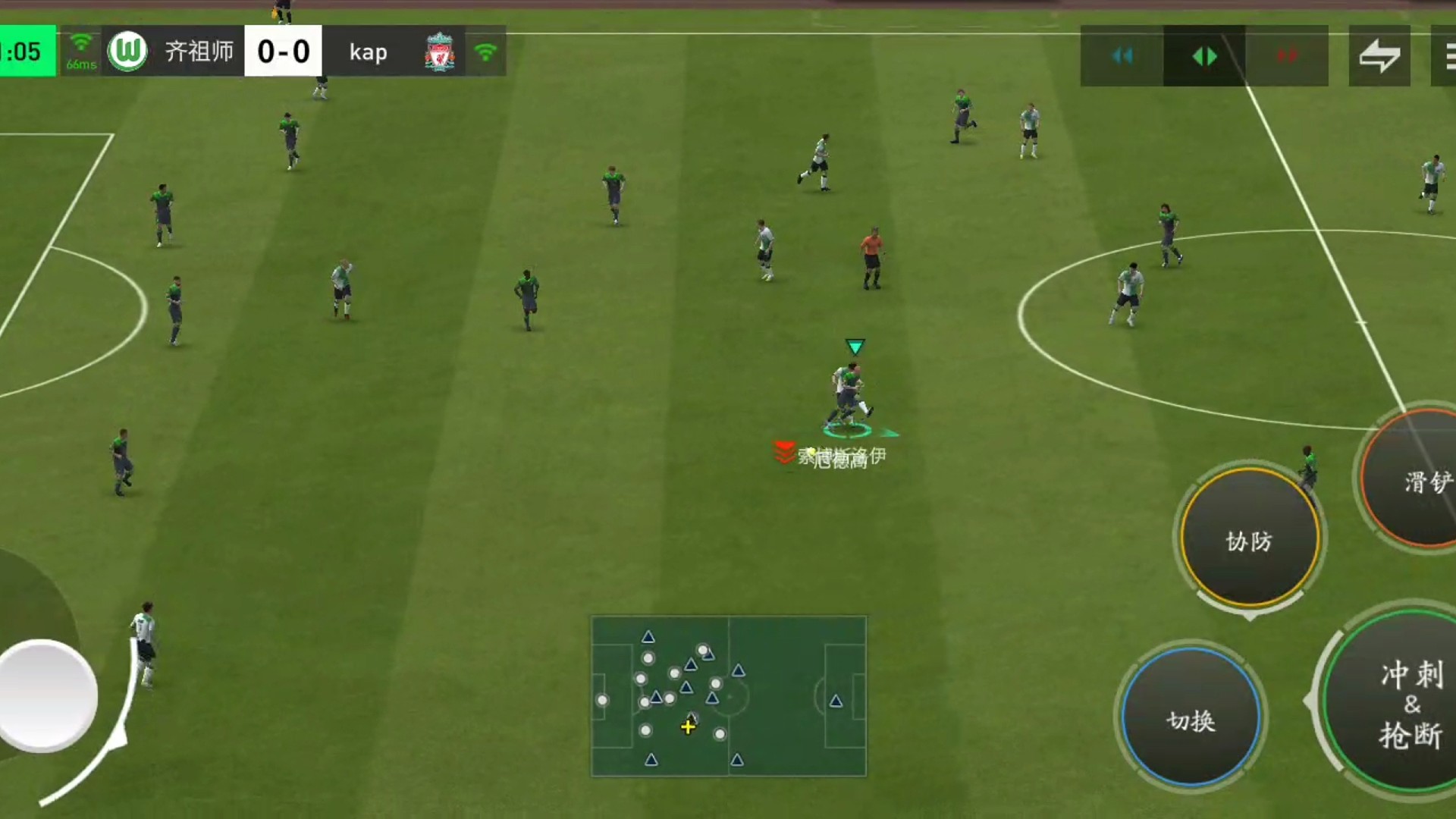Choose the green balanced tactic arrows
1456x819 pixels.
click(1204, 55)
